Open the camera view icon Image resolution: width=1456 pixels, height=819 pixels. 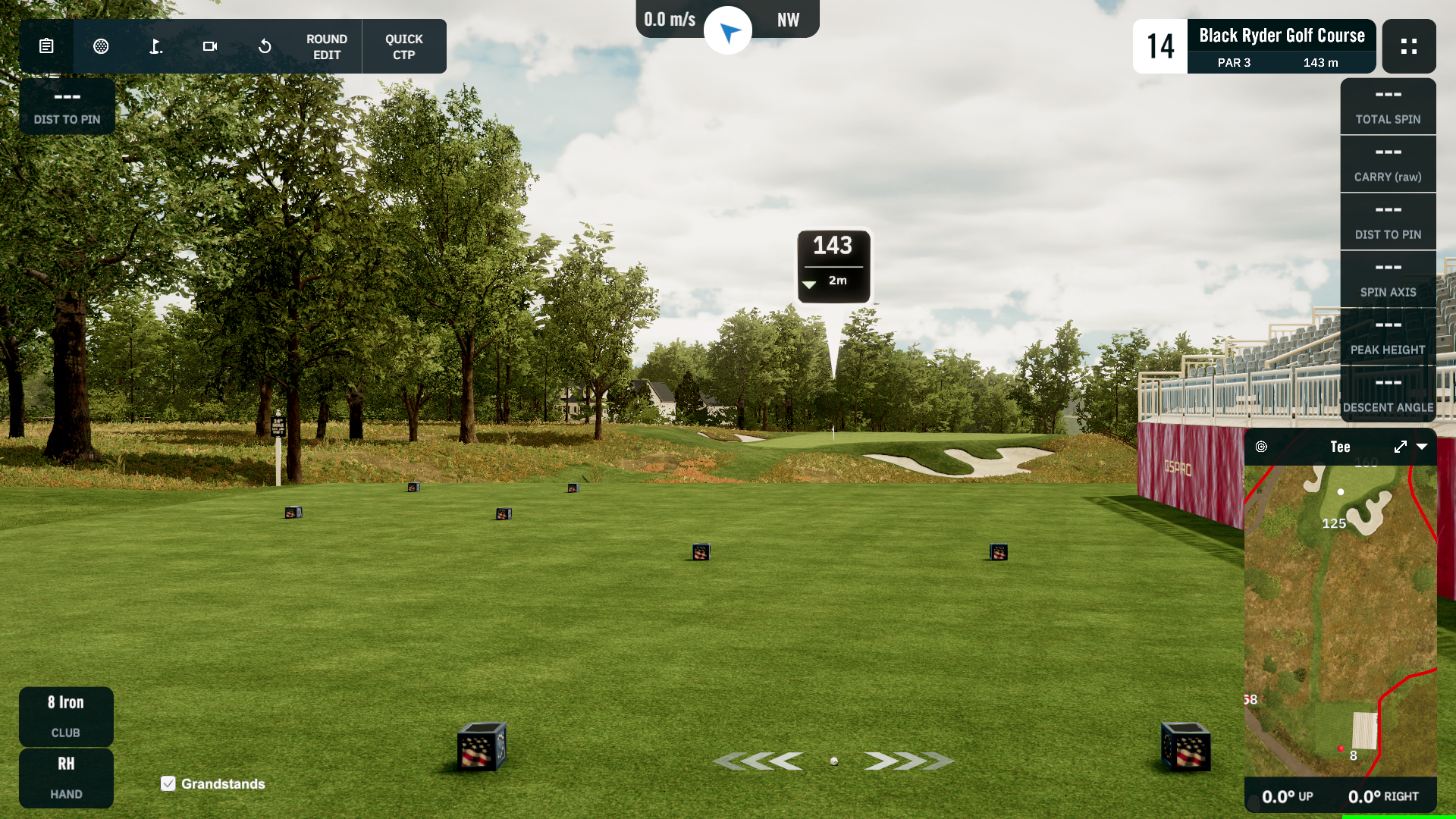(210, 46)
